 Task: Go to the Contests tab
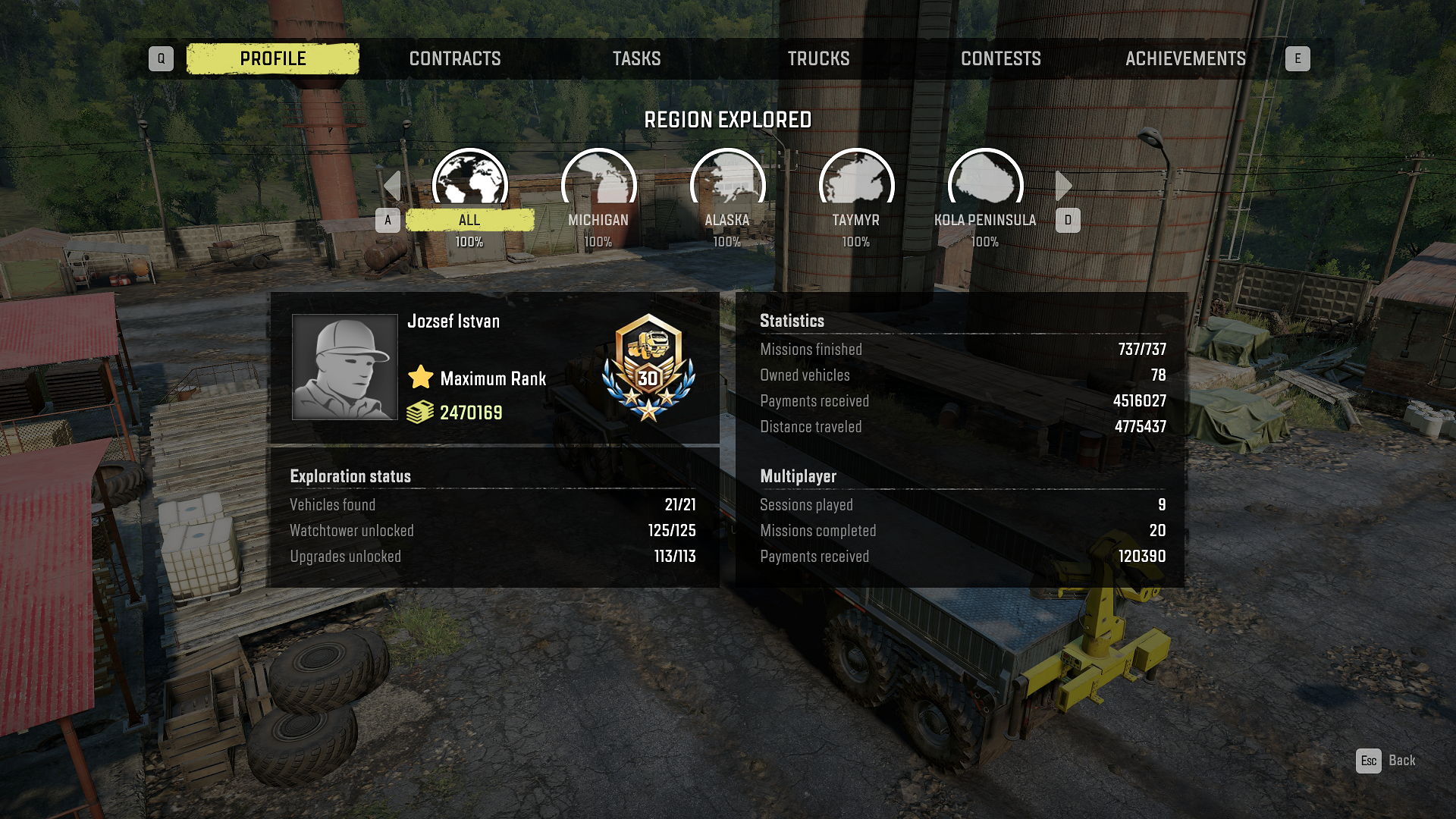(x=1000, y=58)
